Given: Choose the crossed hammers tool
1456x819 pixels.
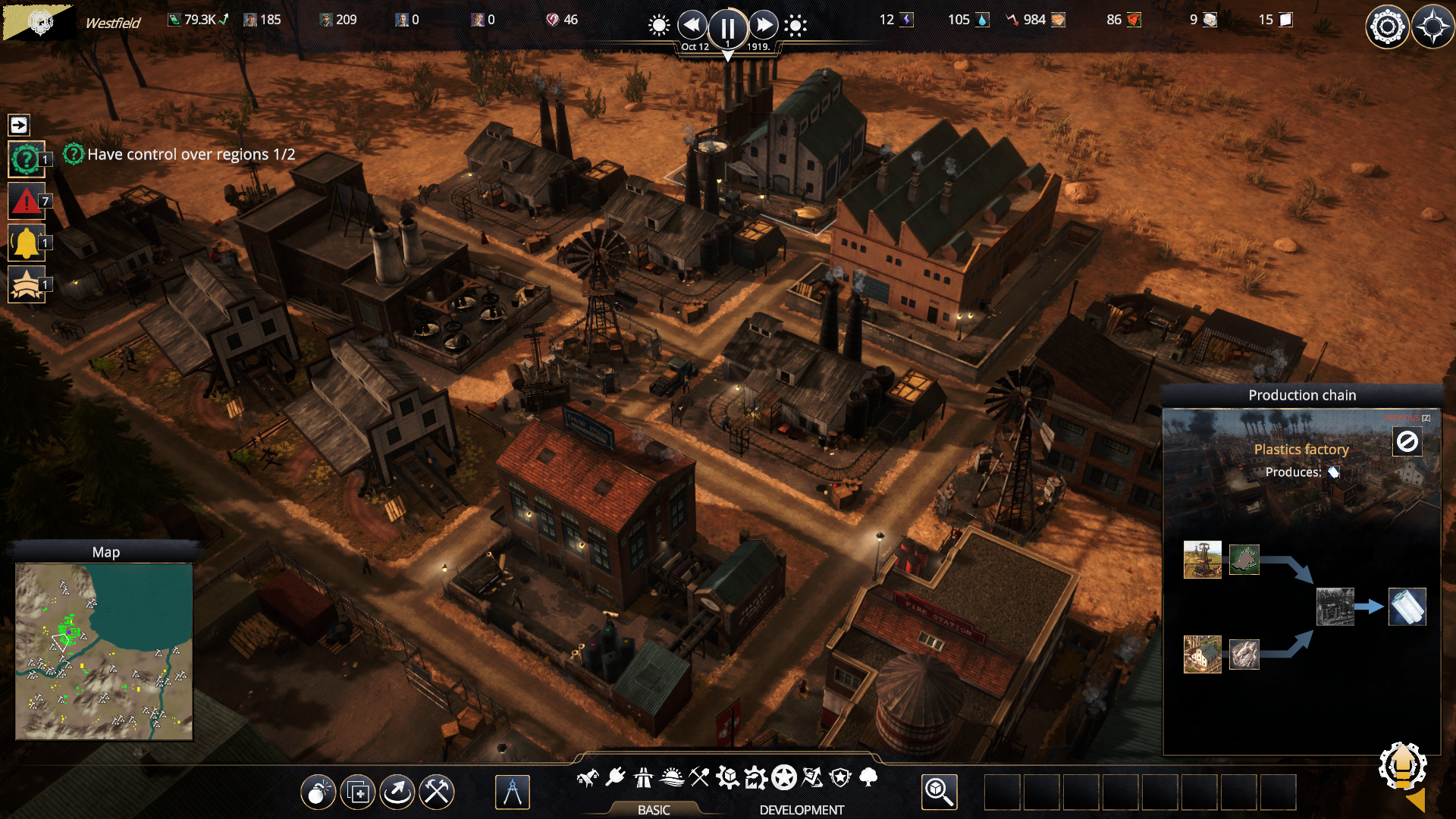Looking at the screenshot, I should tap(437, 792).
